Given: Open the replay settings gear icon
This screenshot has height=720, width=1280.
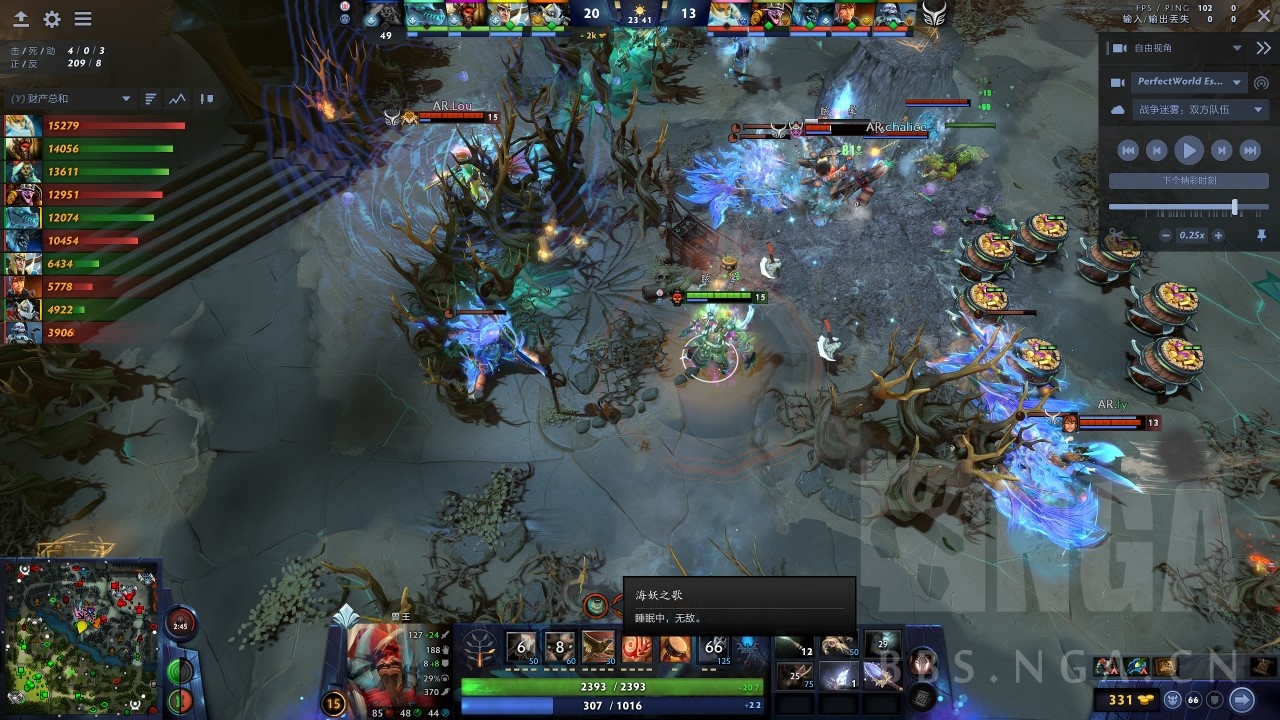Looking at the screenshot, I should tap(52, 17).
